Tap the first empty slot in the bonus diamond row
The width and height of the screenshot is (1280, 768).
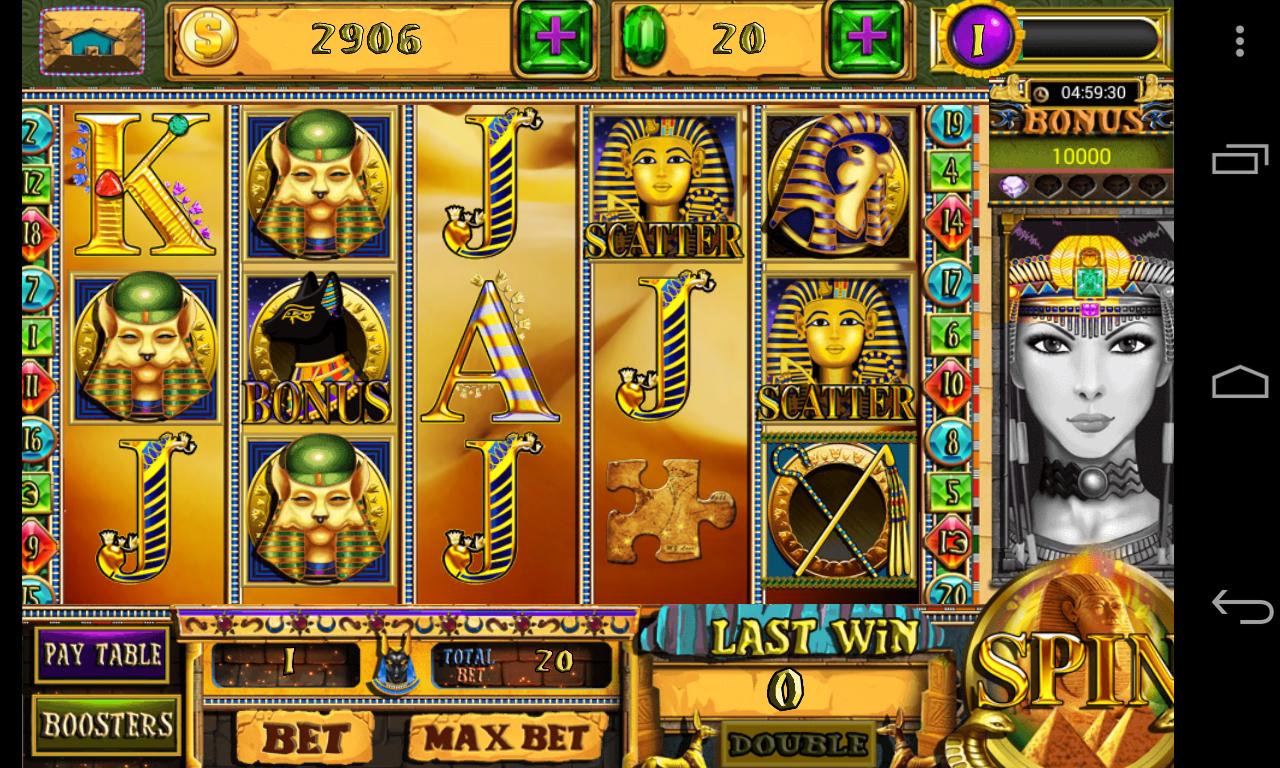click(x=1048, y=187)
